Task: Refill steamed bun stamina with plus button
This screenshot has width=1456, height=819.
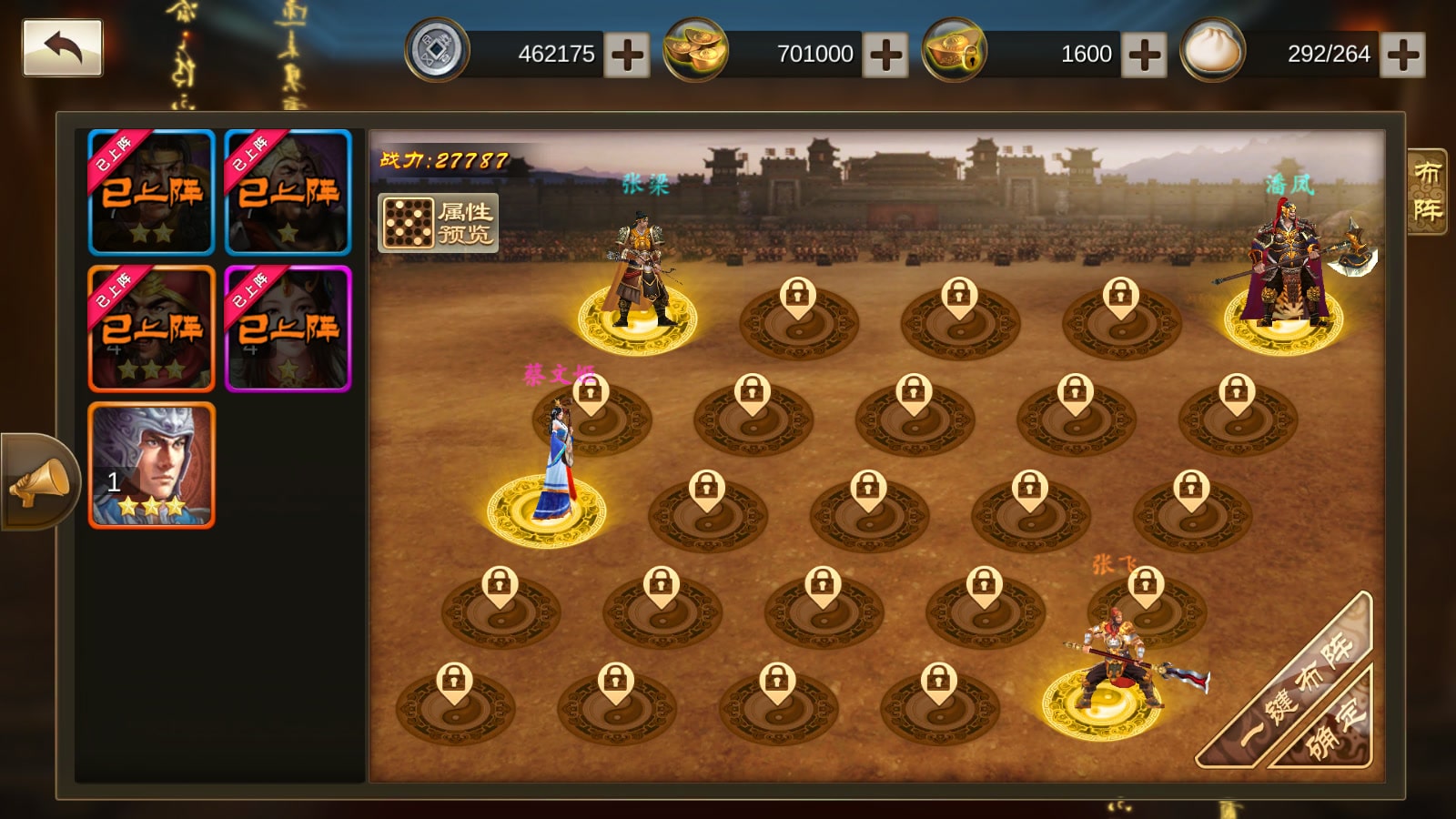Action: click(1402, 55)
